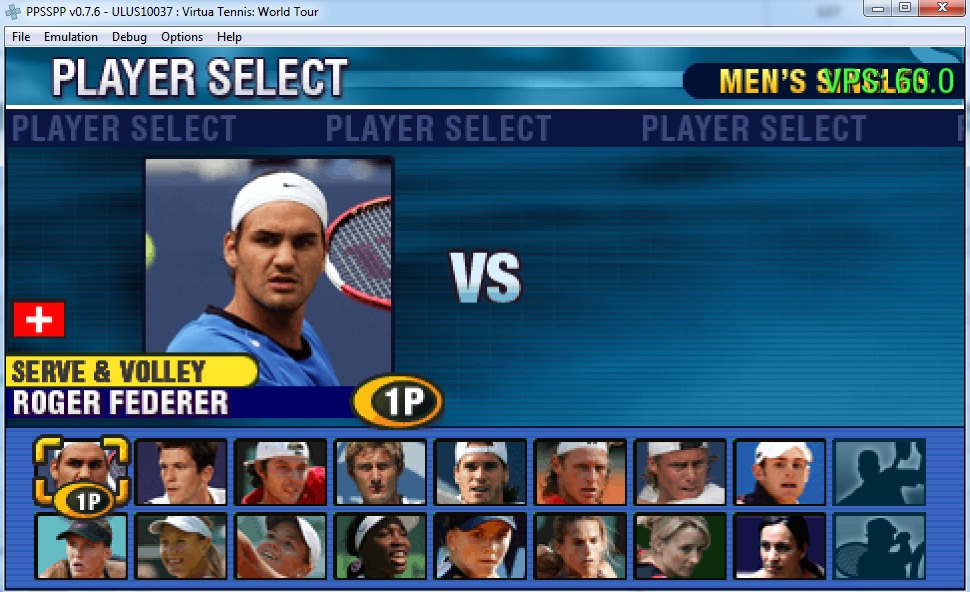Select the dark-haired woman on purple background
Image resolution: width=970 pixels, height=592 pixels.
coord(780,546)
